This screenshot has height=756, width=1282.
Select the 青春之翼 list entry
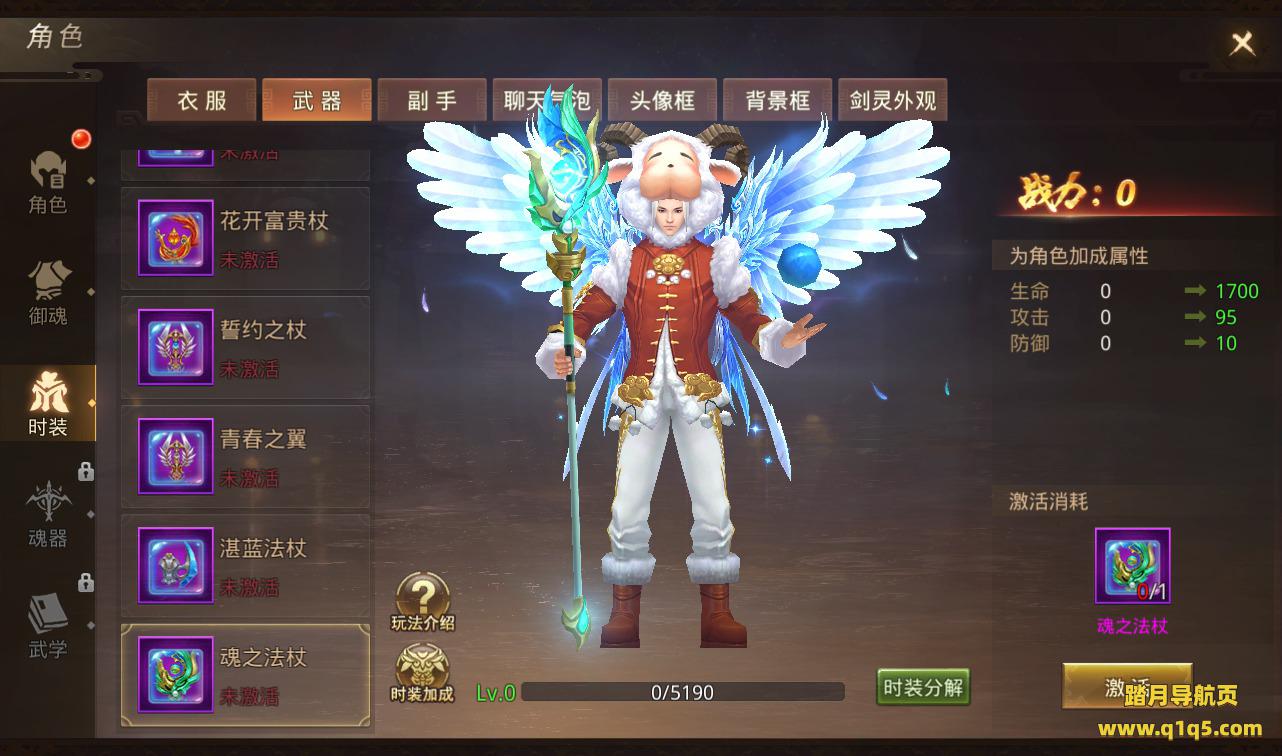(x=246, y=458)
